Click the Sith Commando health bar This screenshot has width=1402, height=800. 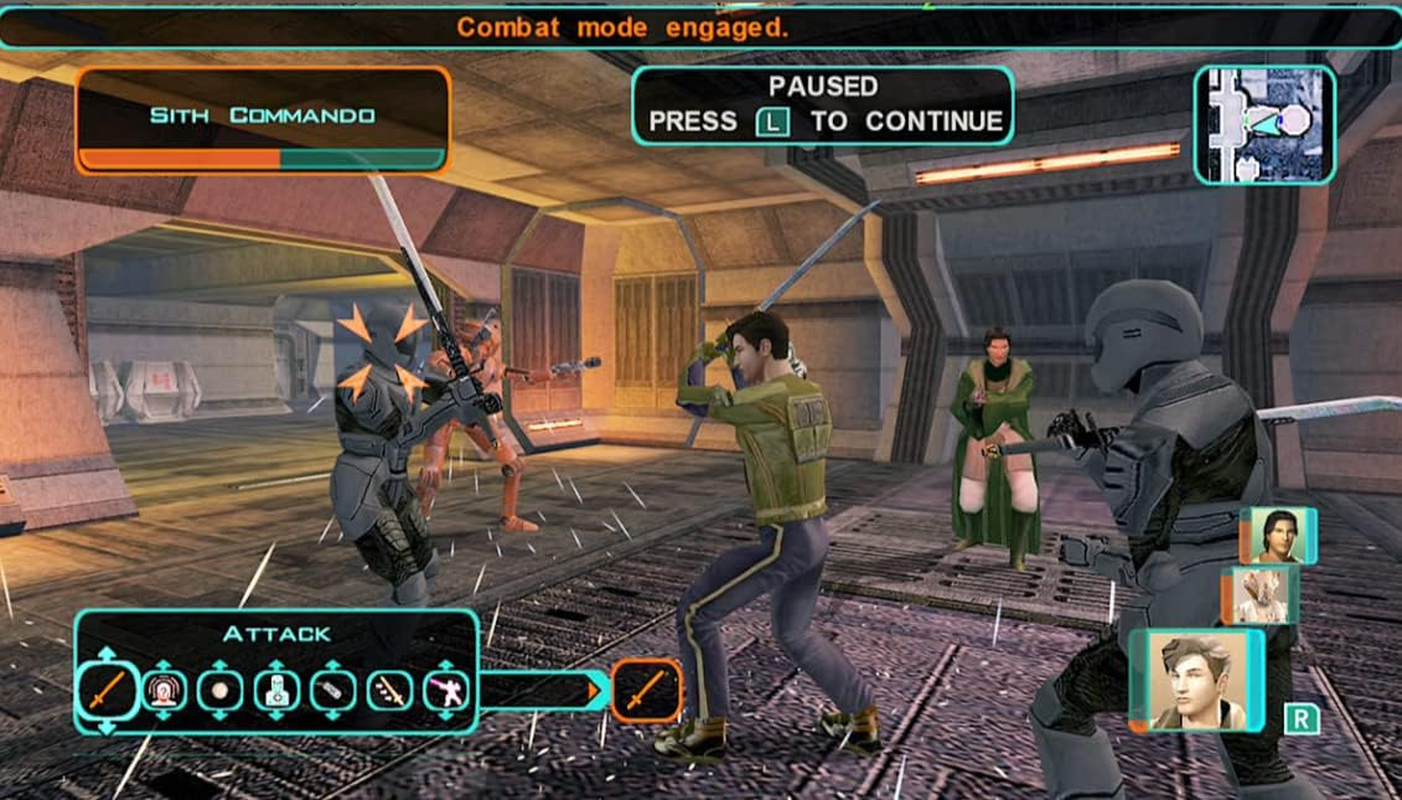(266, 157)
